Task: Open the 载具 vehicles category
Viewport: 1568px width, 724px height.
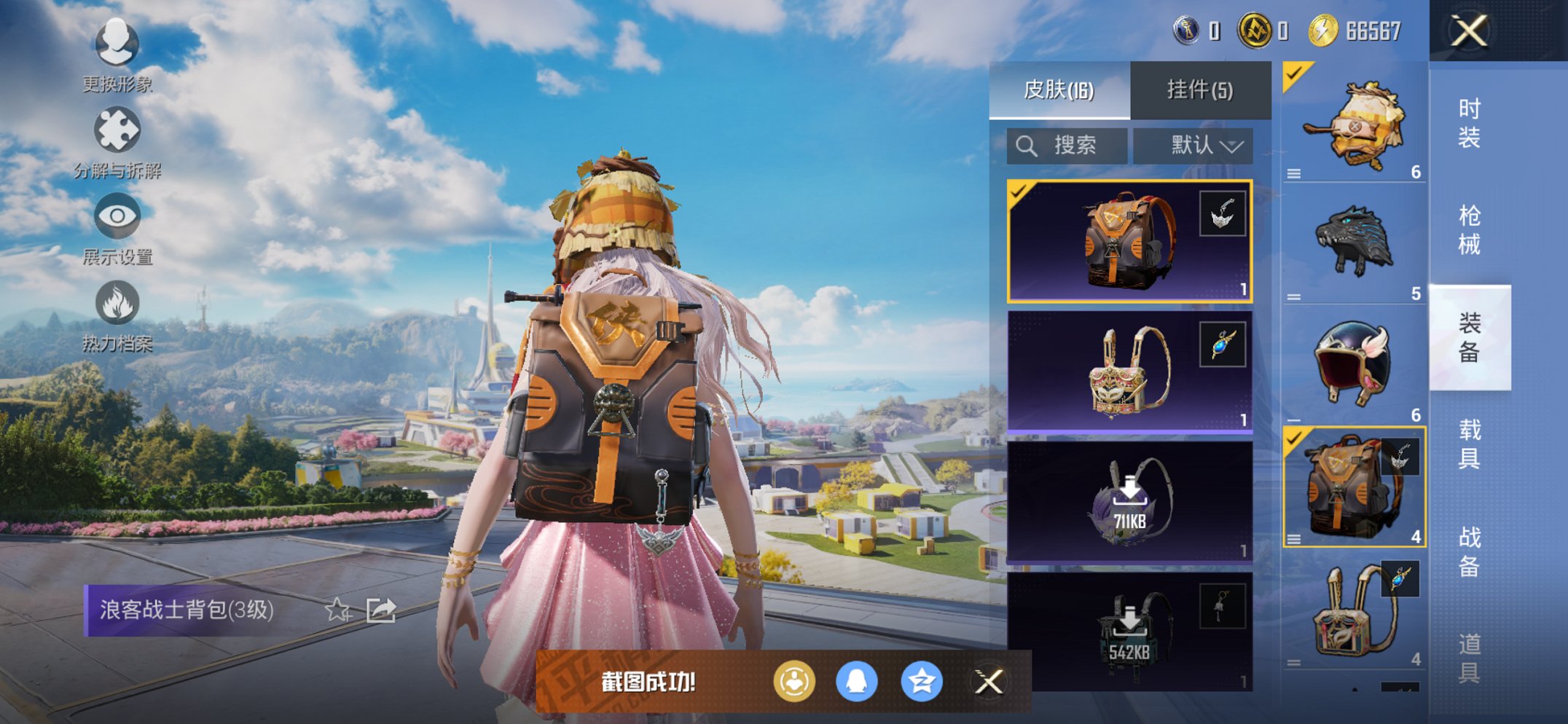Action: pyautogui.click(x=1469, y=444)
